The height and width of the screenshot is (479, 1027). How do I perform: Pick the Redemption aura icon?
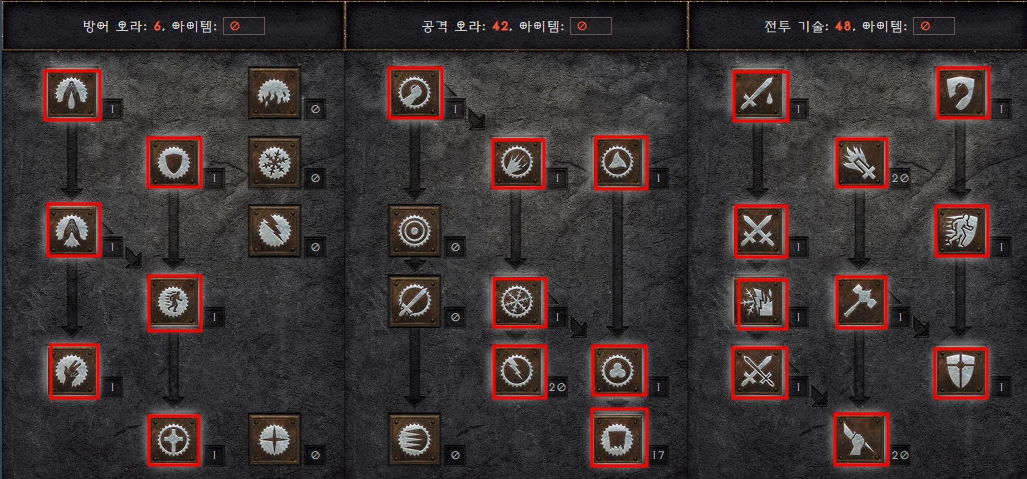click(174, 439)
